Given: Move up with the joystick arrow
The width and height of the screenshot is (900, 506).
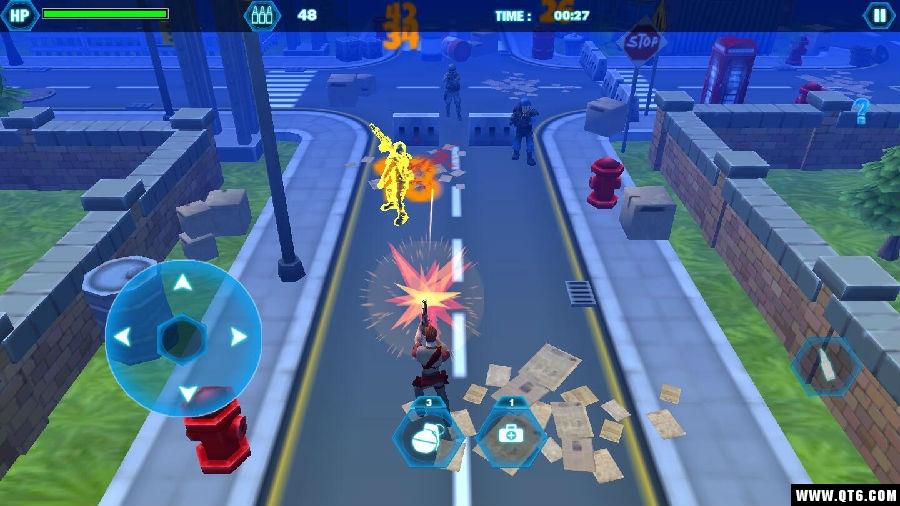Looking at the screenshot, I should coord(182,283).
